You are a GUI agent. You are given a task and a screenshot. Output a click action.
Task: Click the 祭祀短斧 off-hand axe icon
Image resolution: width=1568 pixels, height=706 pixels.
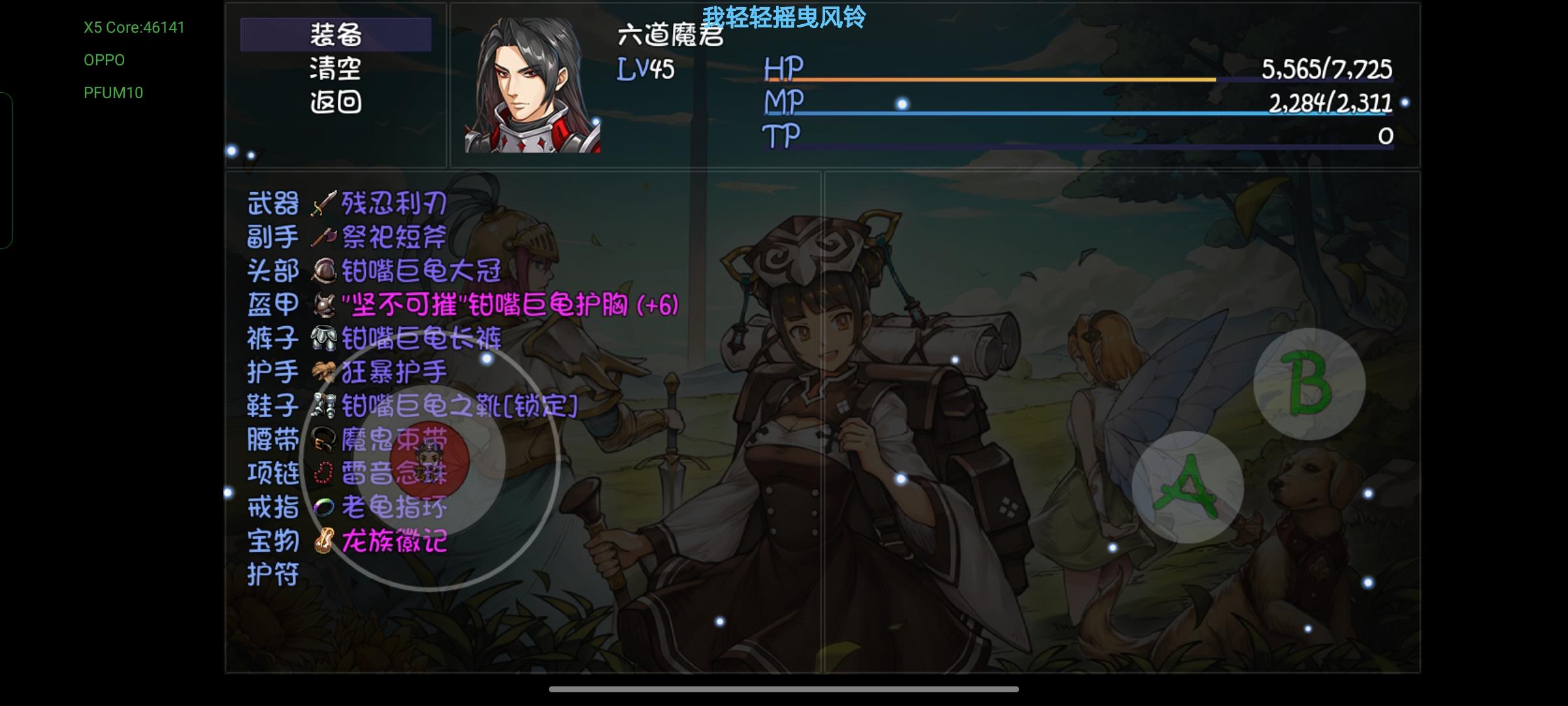click(x=325, y=238)
